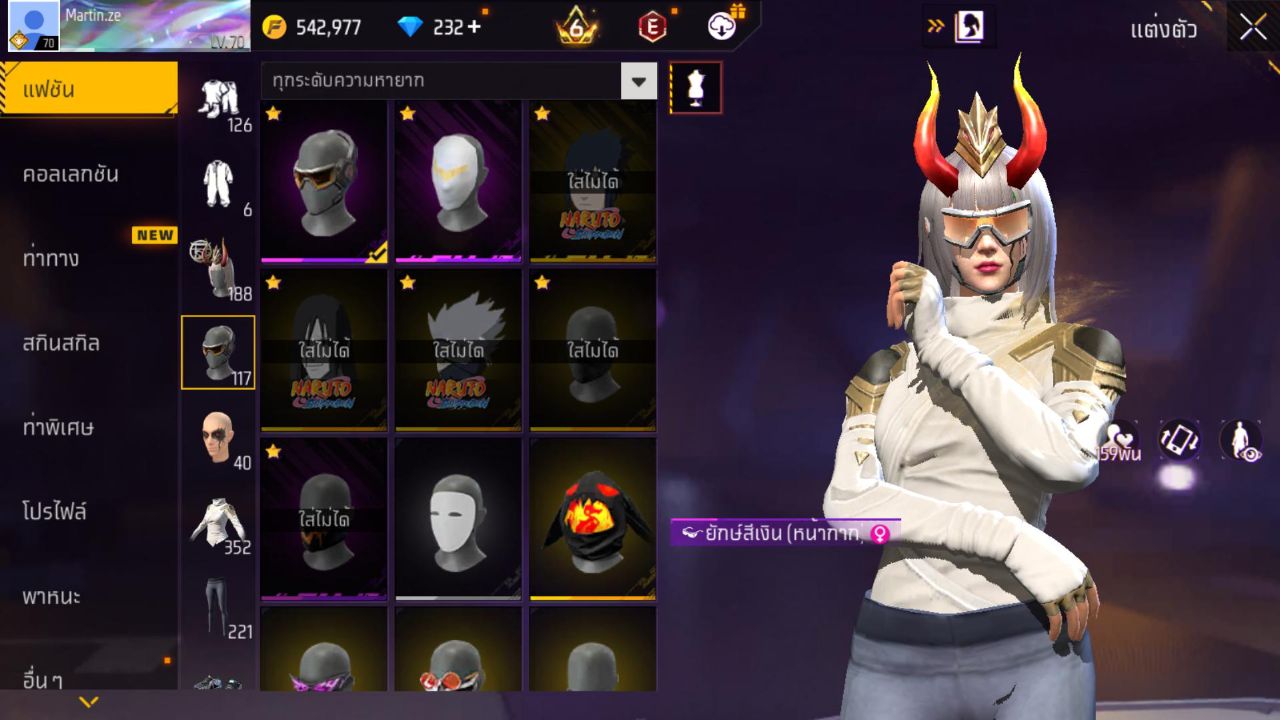Screen dimensions: 1280x720
Task: Open the mannequin outfit preview icon
Action: (697, 87)
